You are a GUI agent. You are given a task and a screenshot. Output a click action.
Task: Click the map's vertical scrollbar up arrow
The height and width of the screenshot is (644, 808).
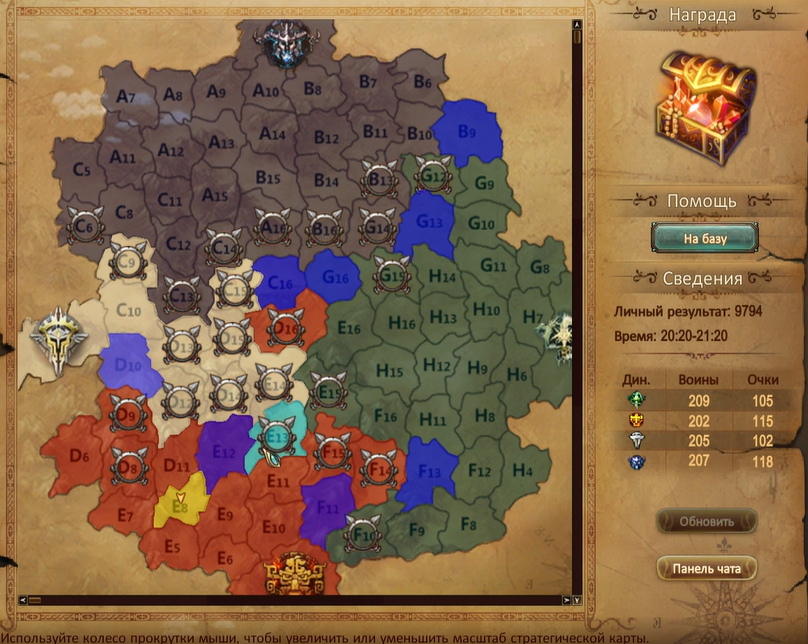(577, 24)
